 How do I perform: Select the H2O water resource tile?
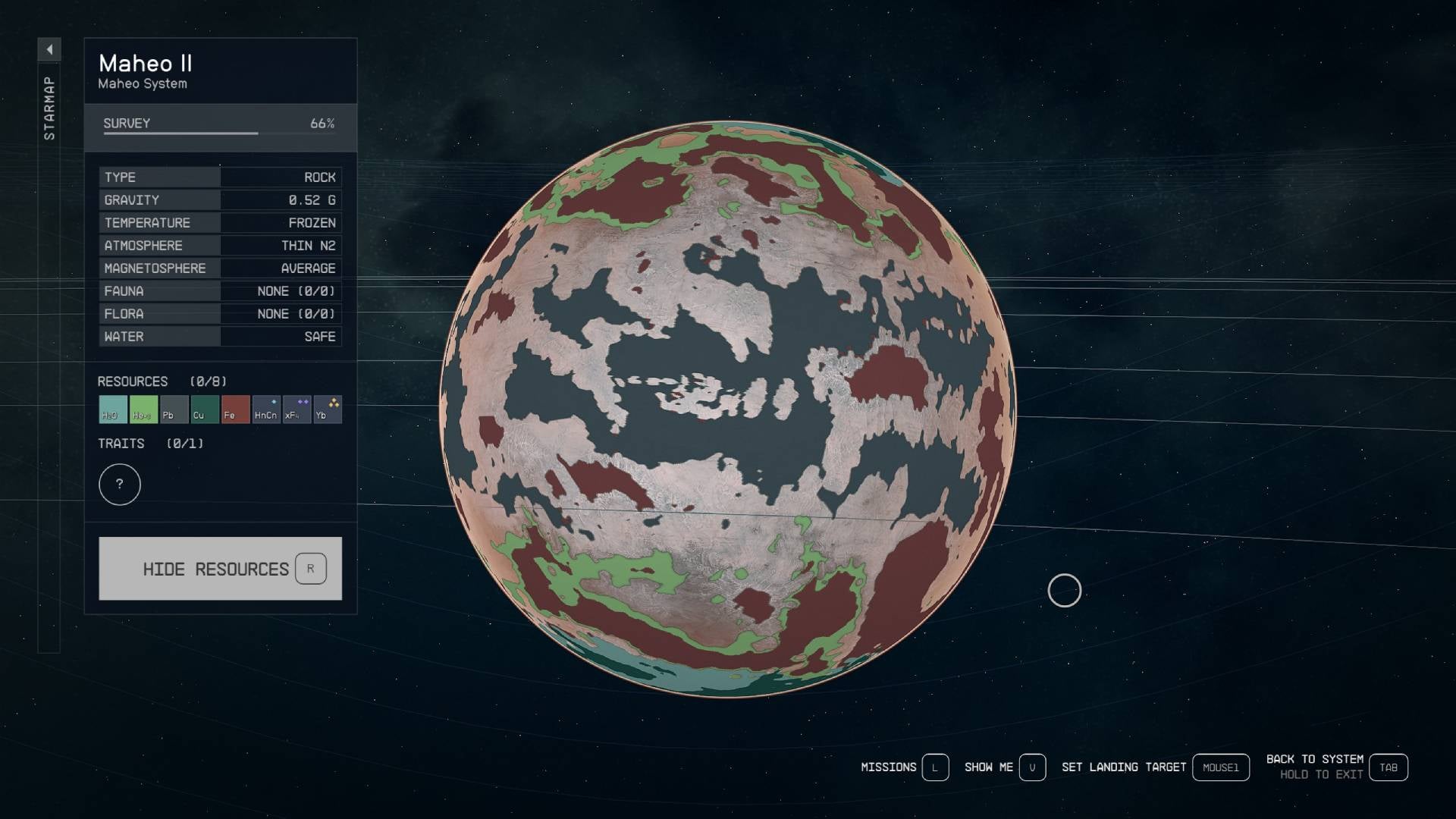(x=113, y=409)
